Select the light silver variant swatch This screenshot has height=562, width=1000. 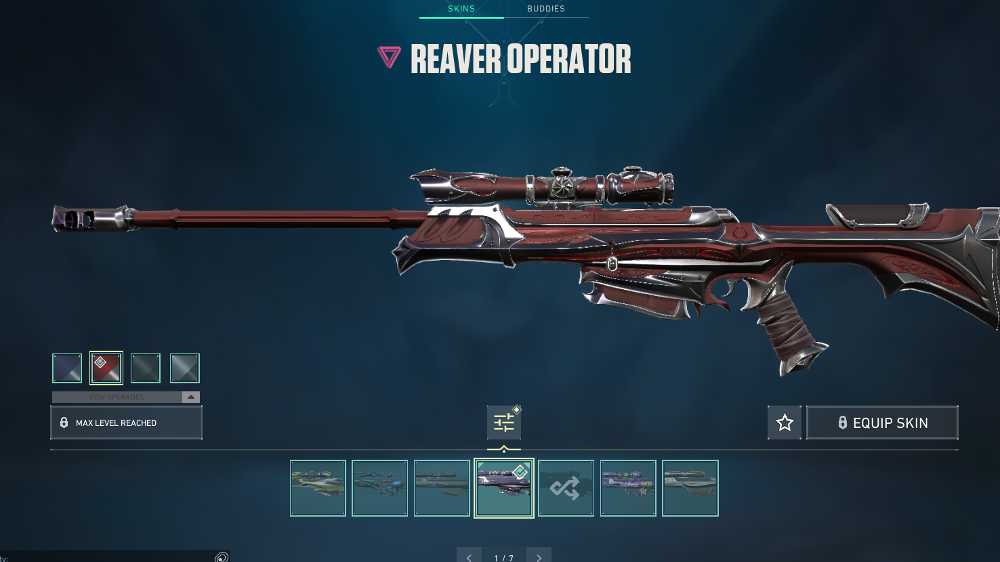185,368
